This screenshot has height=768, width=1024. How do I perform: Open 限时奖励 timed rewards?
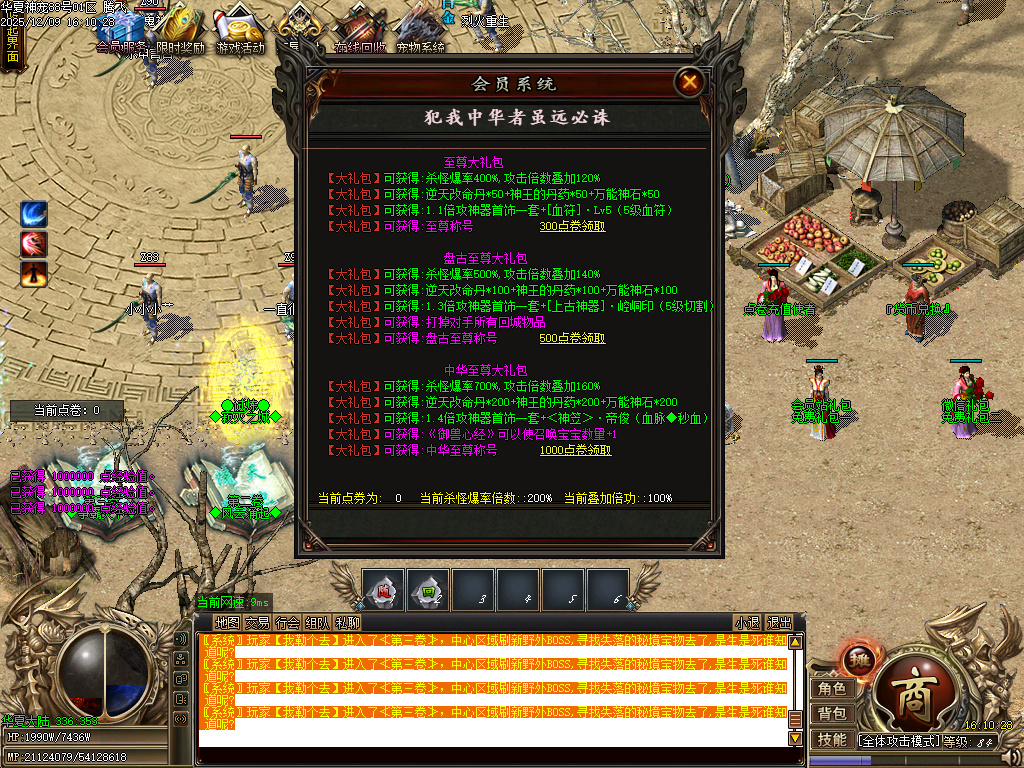coord(180,30)
